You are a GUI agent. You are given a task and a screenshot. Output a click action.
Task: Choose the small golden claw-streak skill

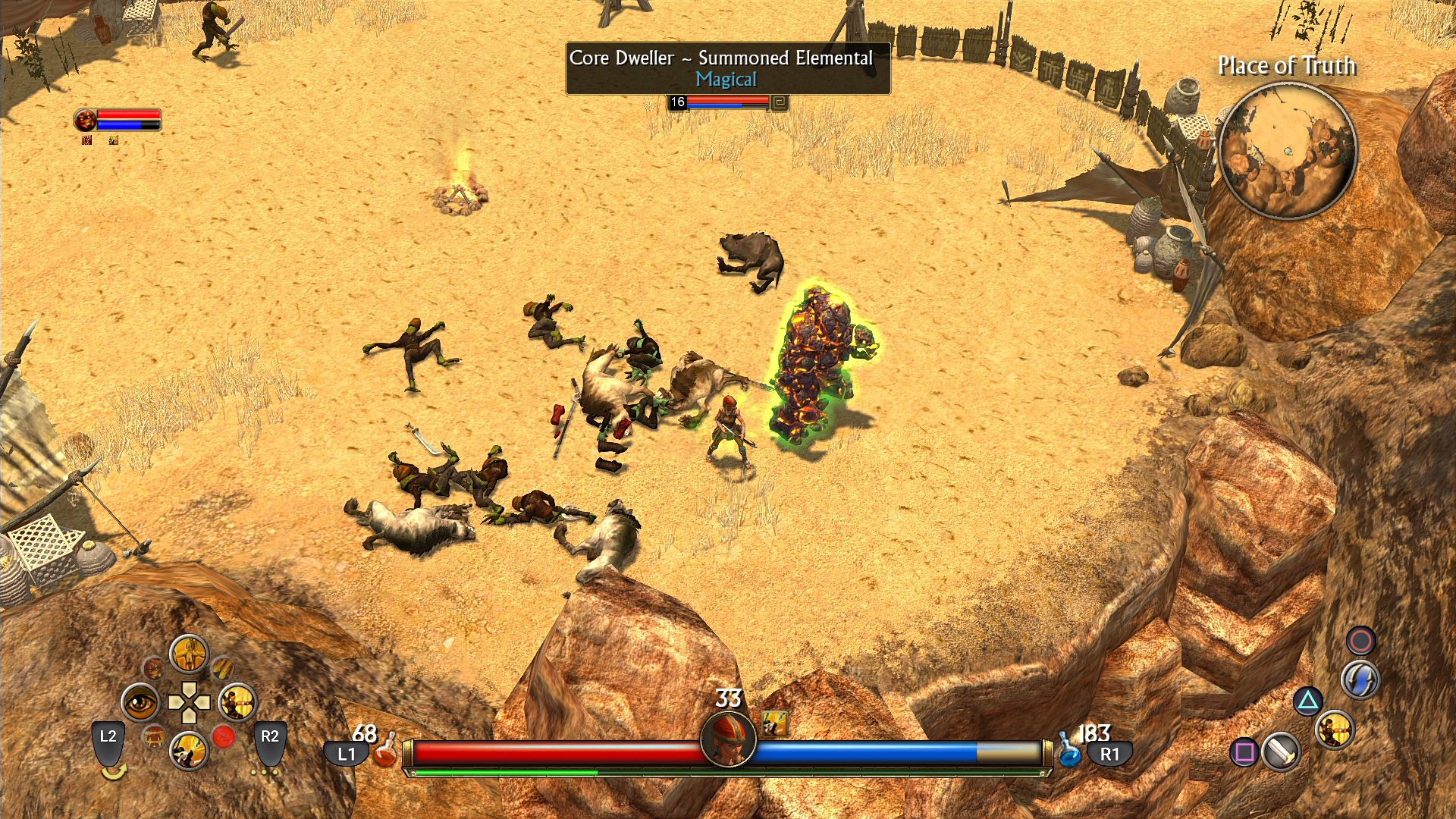point(222,667)
